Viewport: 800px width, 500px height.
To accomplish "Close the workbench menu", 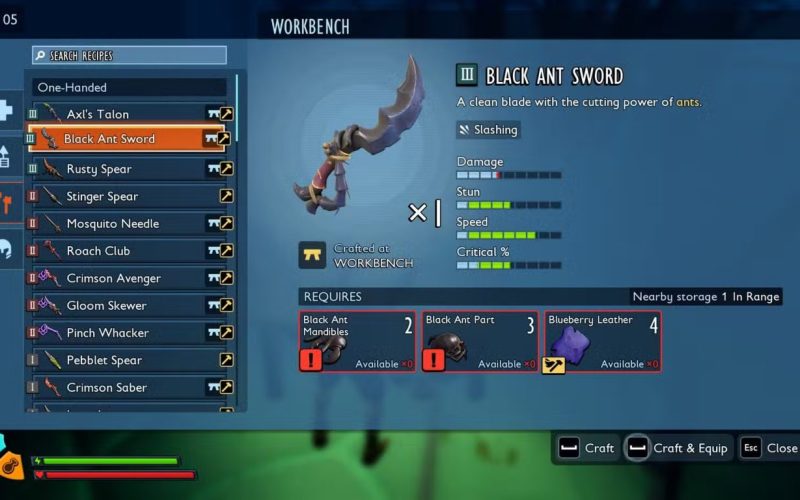I will tap(769, 448).
